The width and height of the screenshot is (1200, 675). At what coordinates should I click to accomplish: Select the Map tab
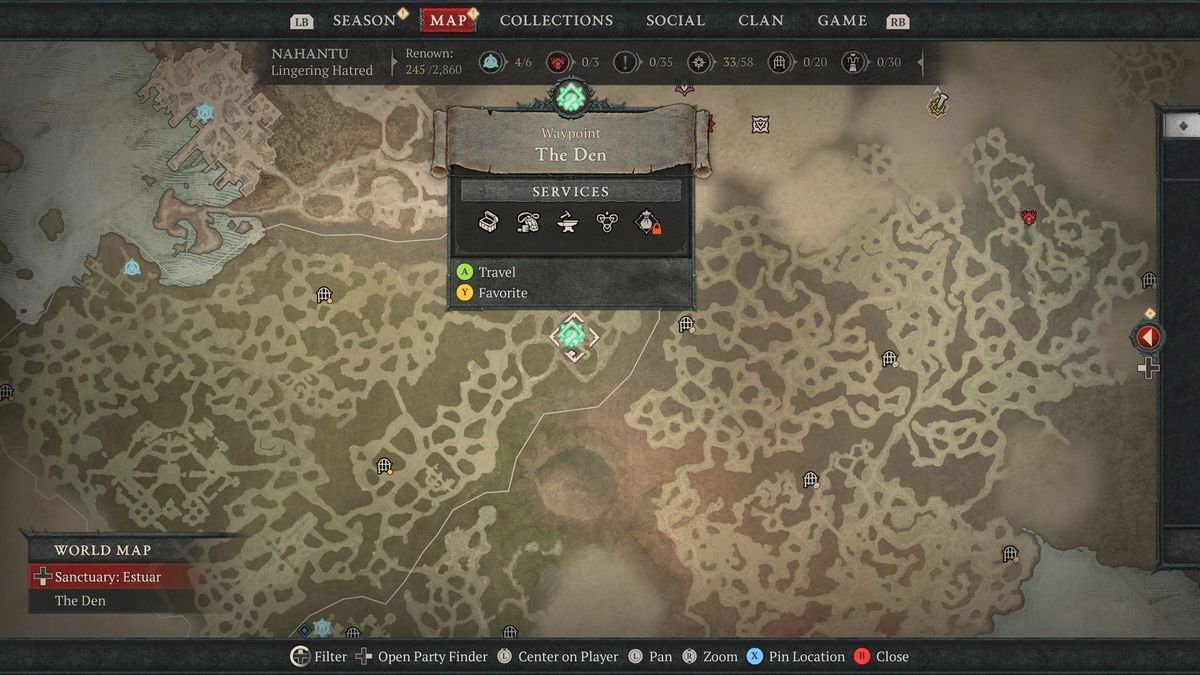click(x=449, y=20)
